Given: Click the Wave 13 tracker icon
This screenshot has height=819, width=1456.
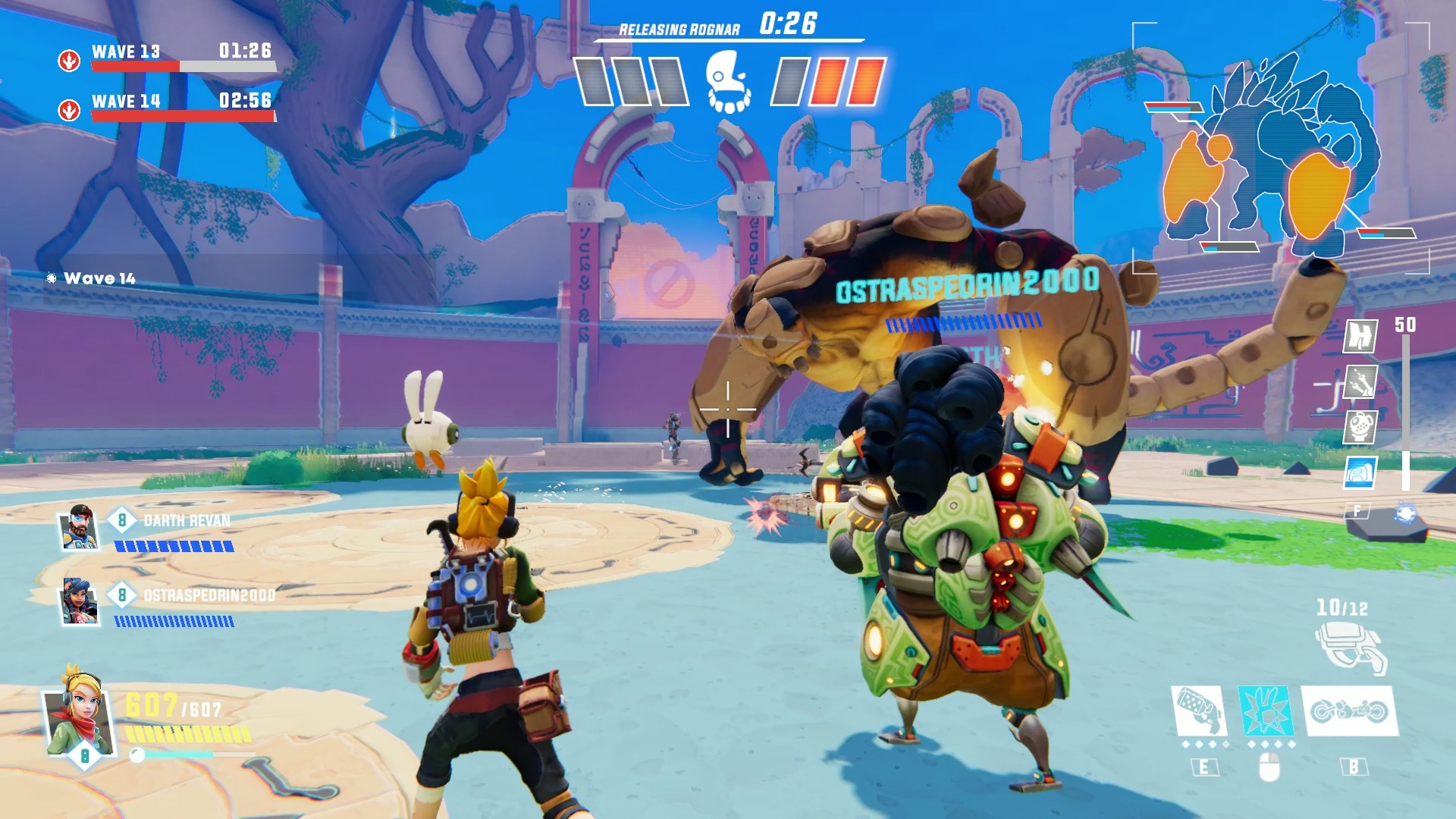Looking at the screenshot, I should click(x=69, y=60).
